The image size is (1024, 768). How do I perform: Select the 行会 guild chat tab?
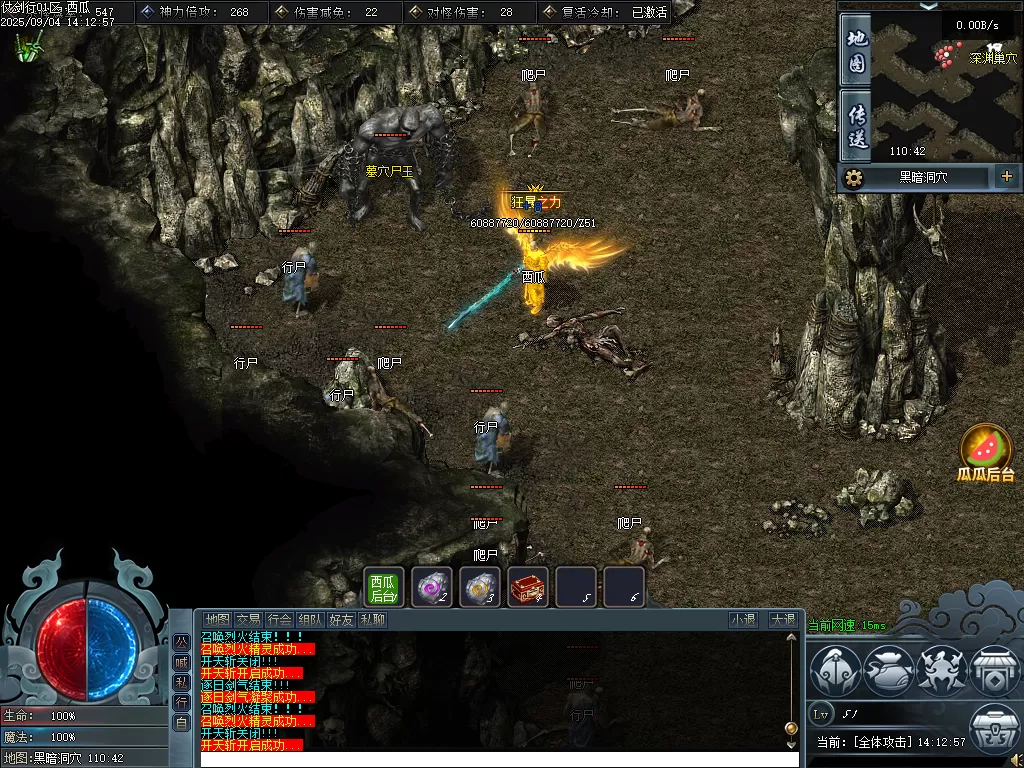(x=280, y=620)
